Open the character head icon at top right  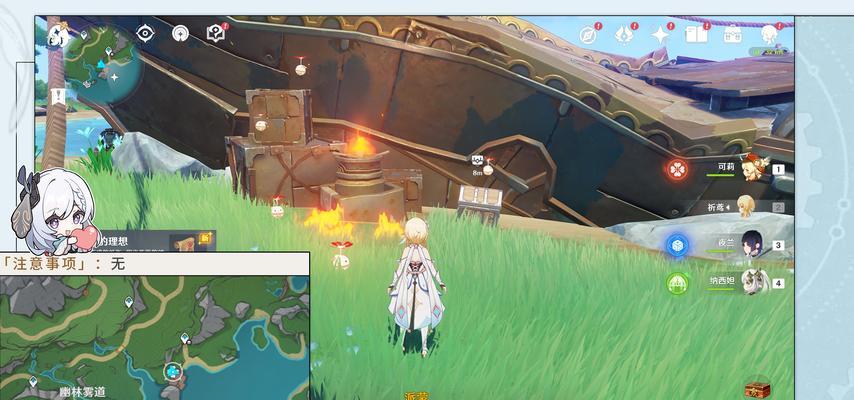click(769, 35)
